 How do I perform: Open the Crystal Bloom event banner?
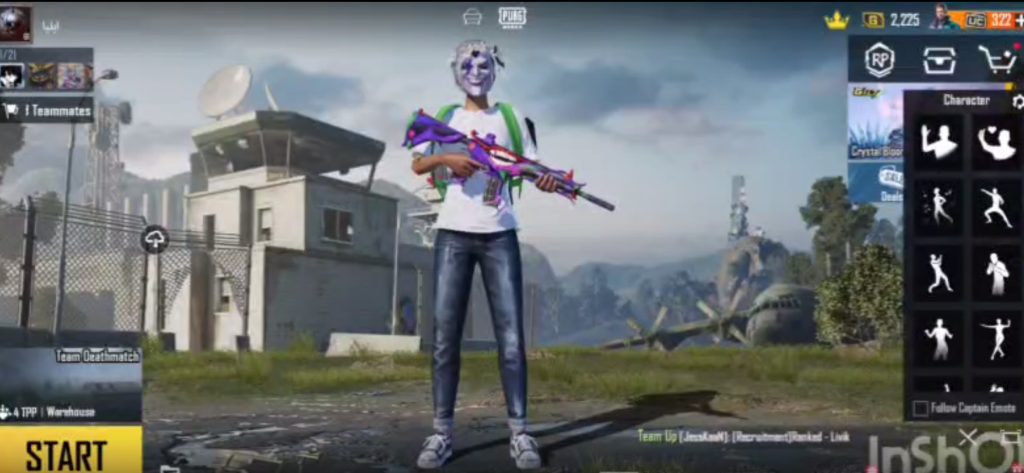click(x=875, y=126)
